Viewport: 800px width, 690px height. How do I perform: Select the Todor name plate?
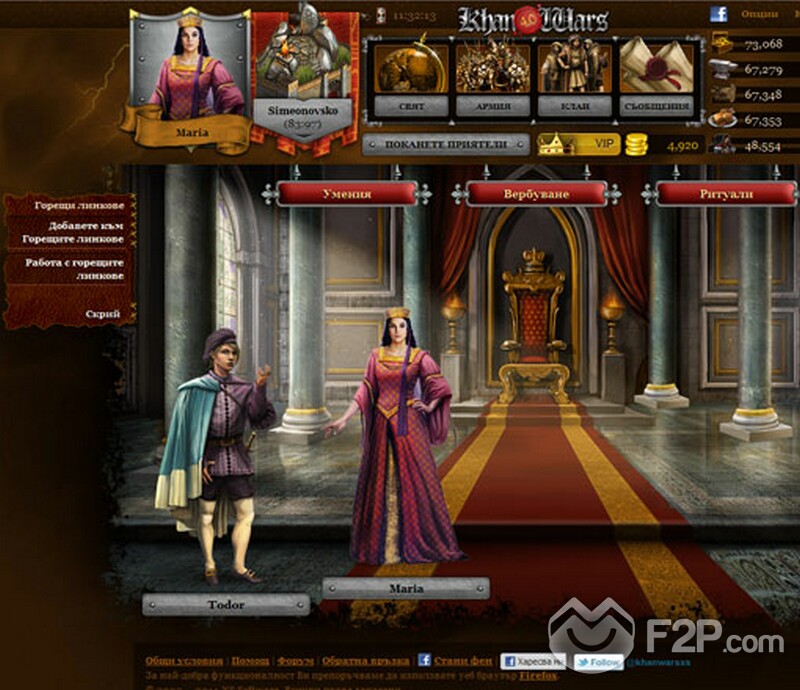coord(225,604)
